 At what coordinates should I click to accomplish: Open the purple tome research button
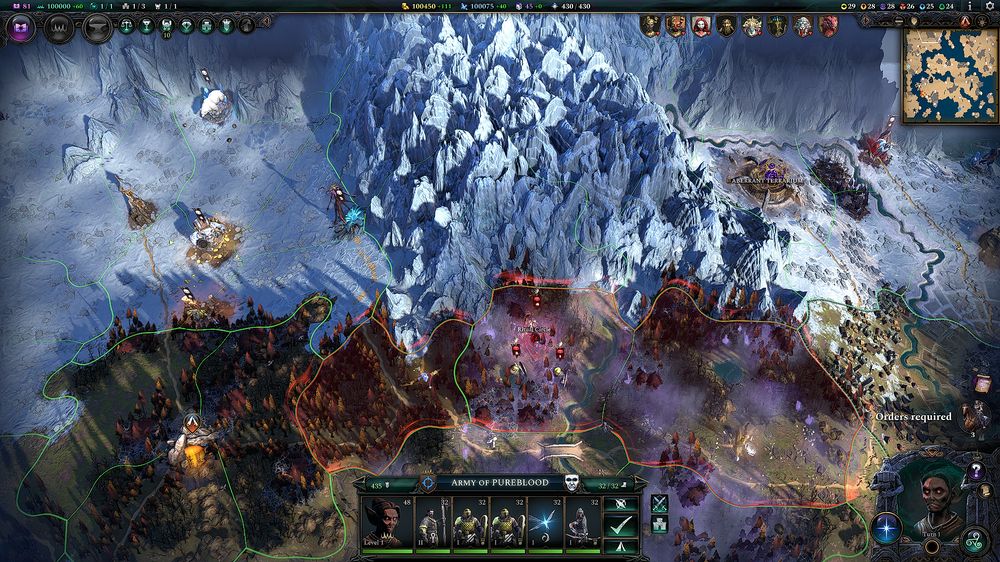tap(20, 27)
